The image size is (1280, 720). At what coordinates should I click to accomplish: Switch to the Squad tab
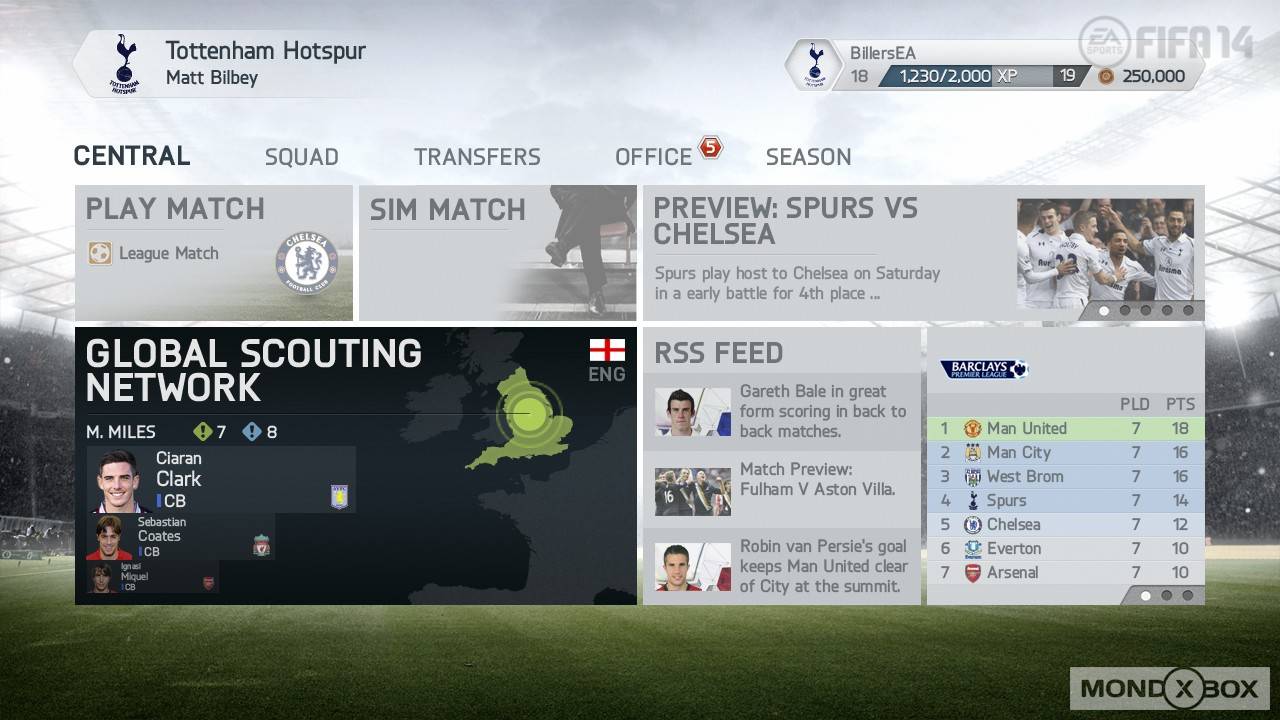[301, 157]
